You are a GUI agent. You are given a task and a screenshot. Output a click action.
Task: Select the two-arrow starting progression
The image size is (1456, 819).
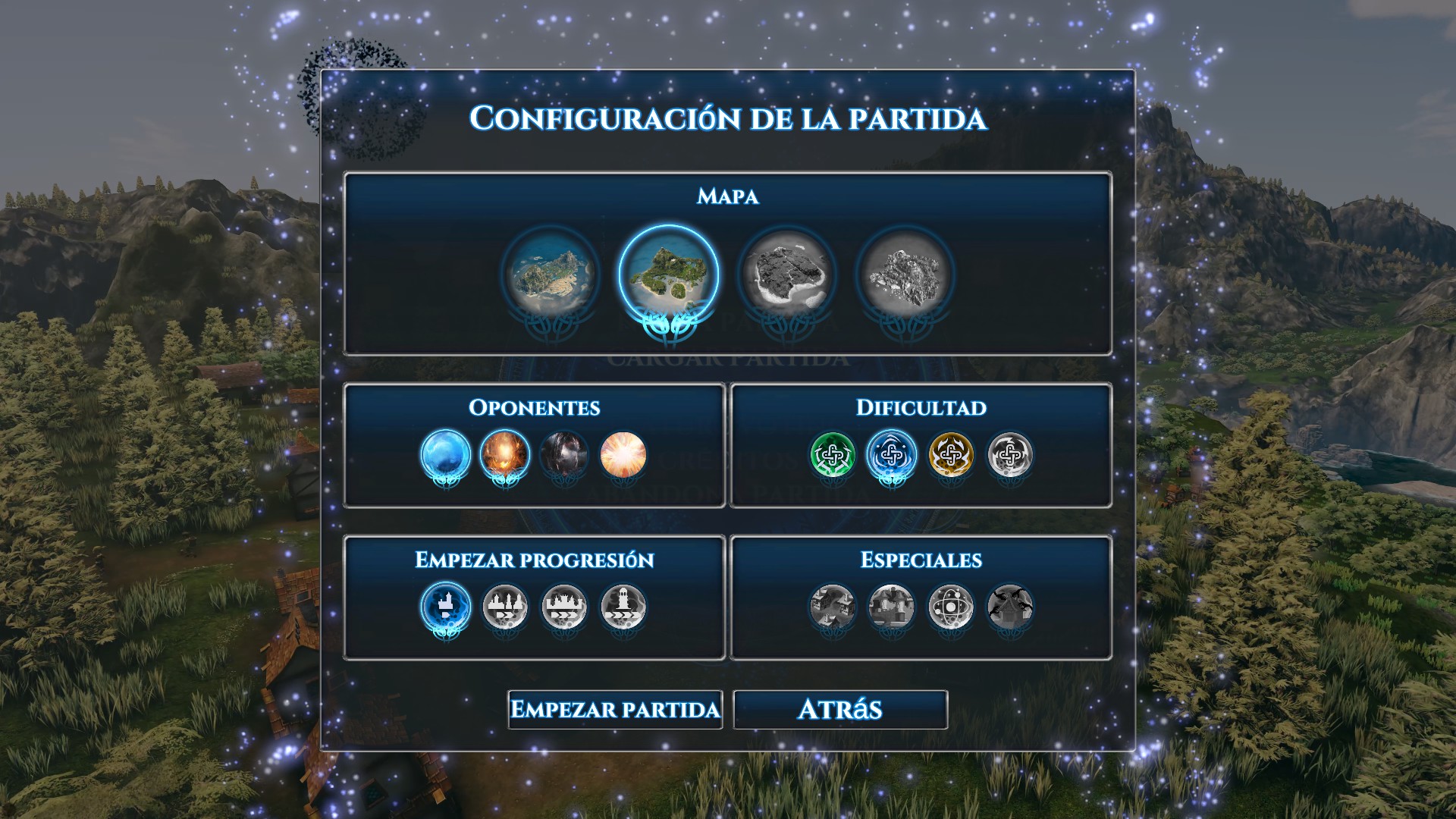click(505, 607)
